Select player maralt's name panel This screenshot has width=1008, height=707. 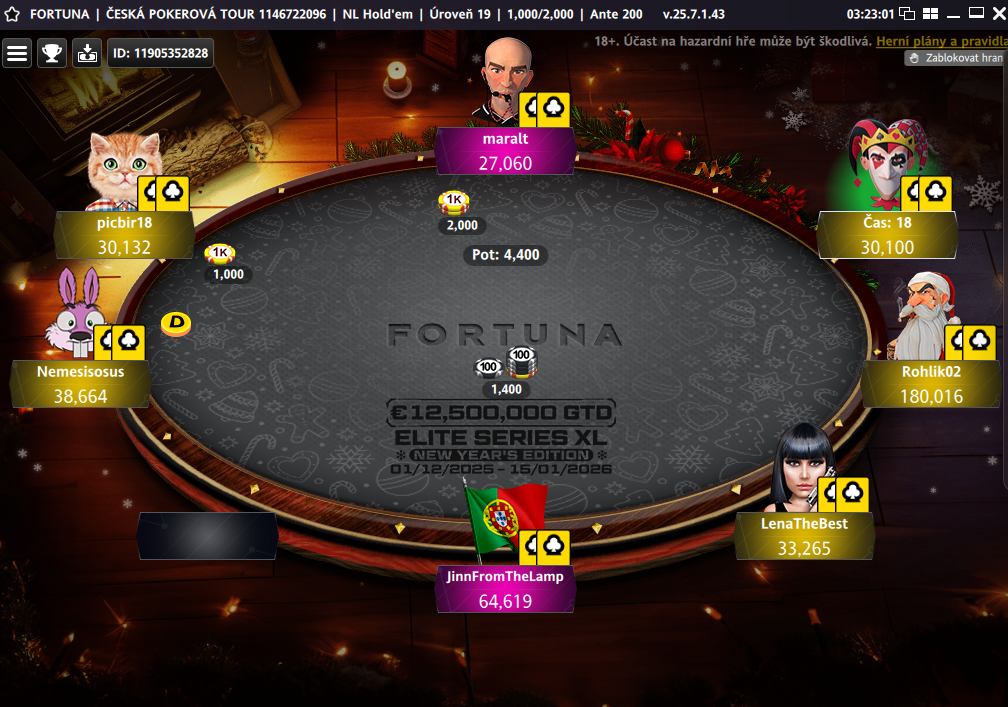pos(505,151)
